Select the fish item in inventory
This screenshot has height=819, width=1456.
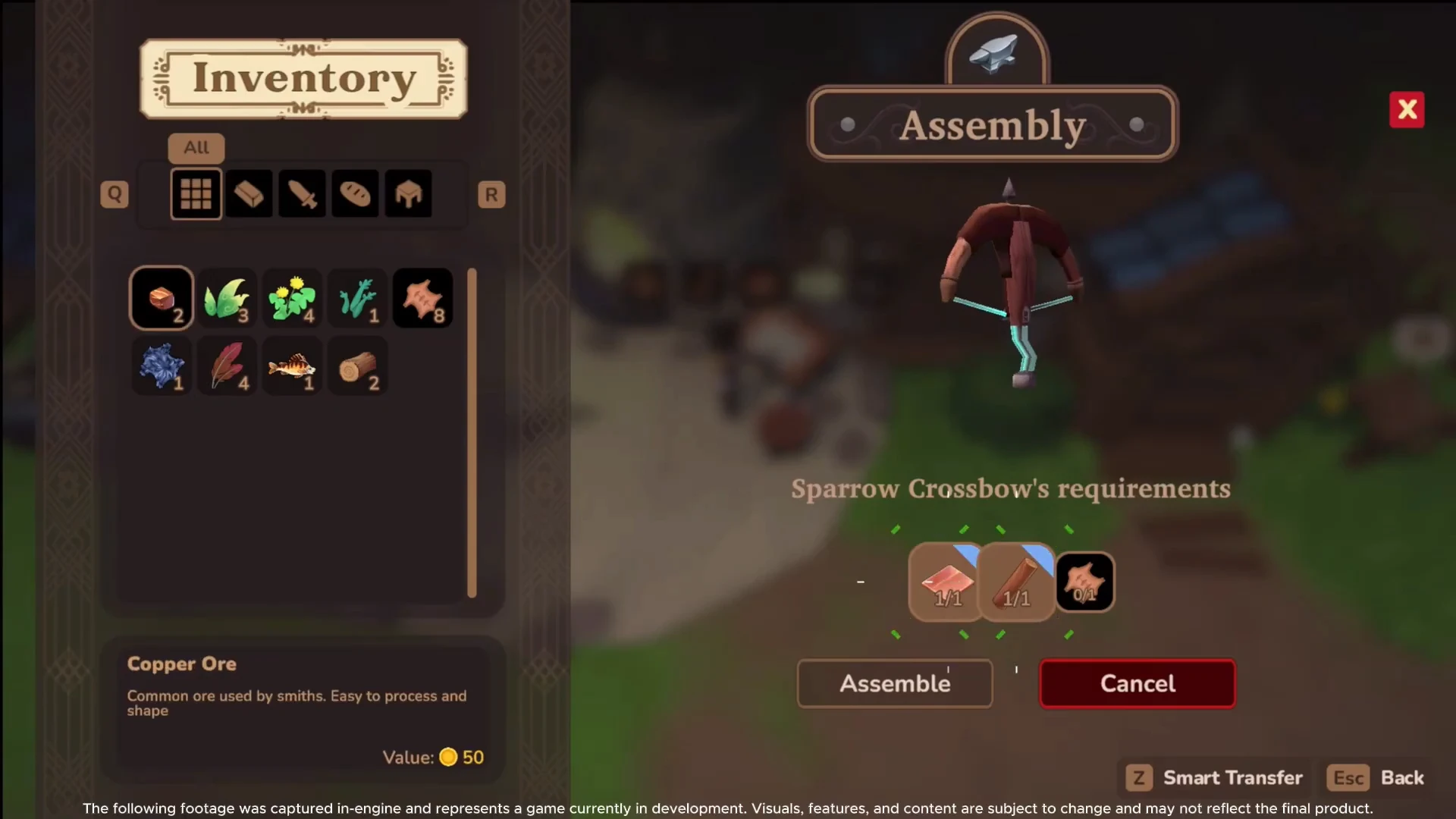292,366
